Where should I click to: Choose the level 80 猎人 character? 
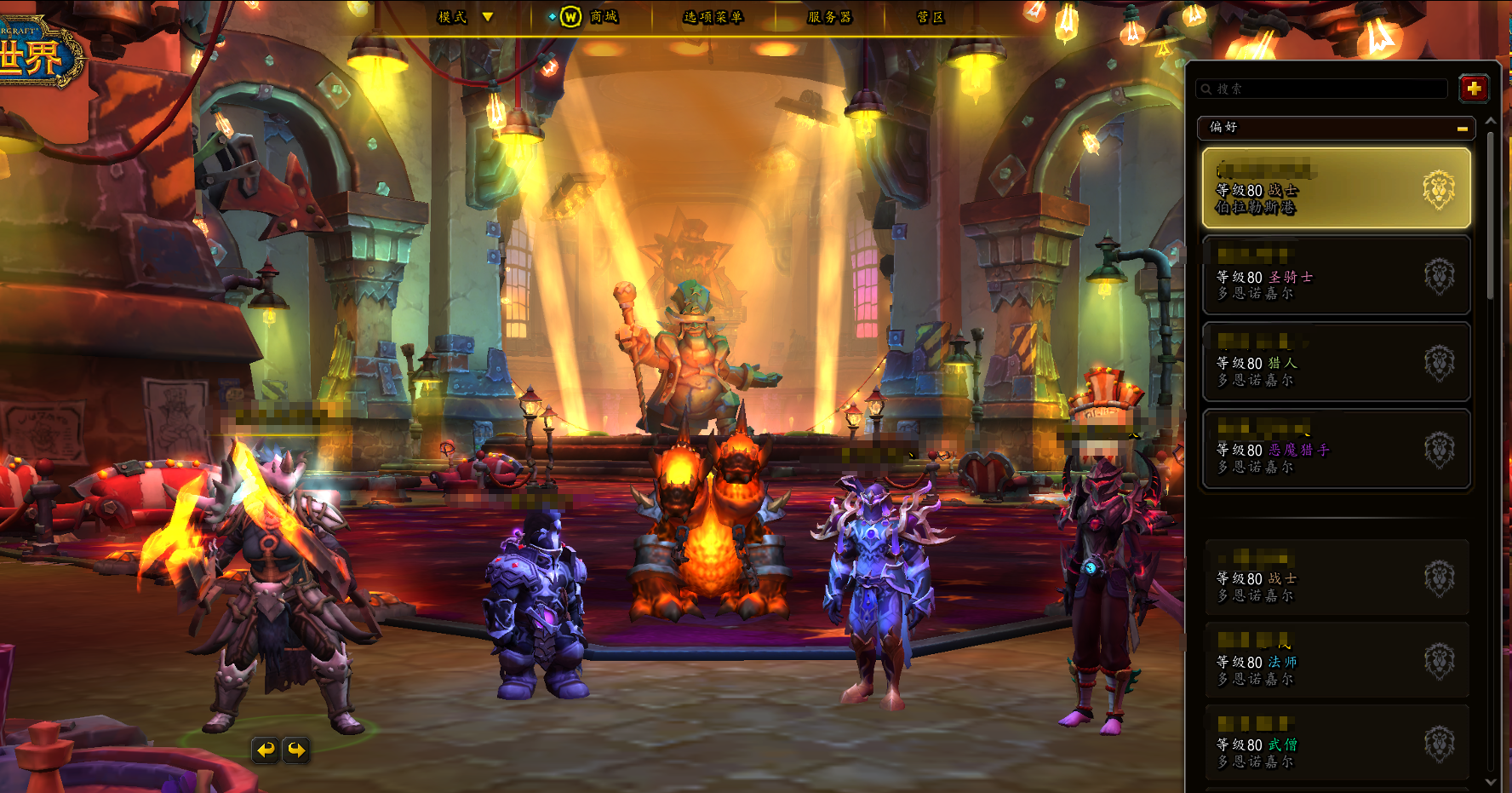[x=1335, y=362]
